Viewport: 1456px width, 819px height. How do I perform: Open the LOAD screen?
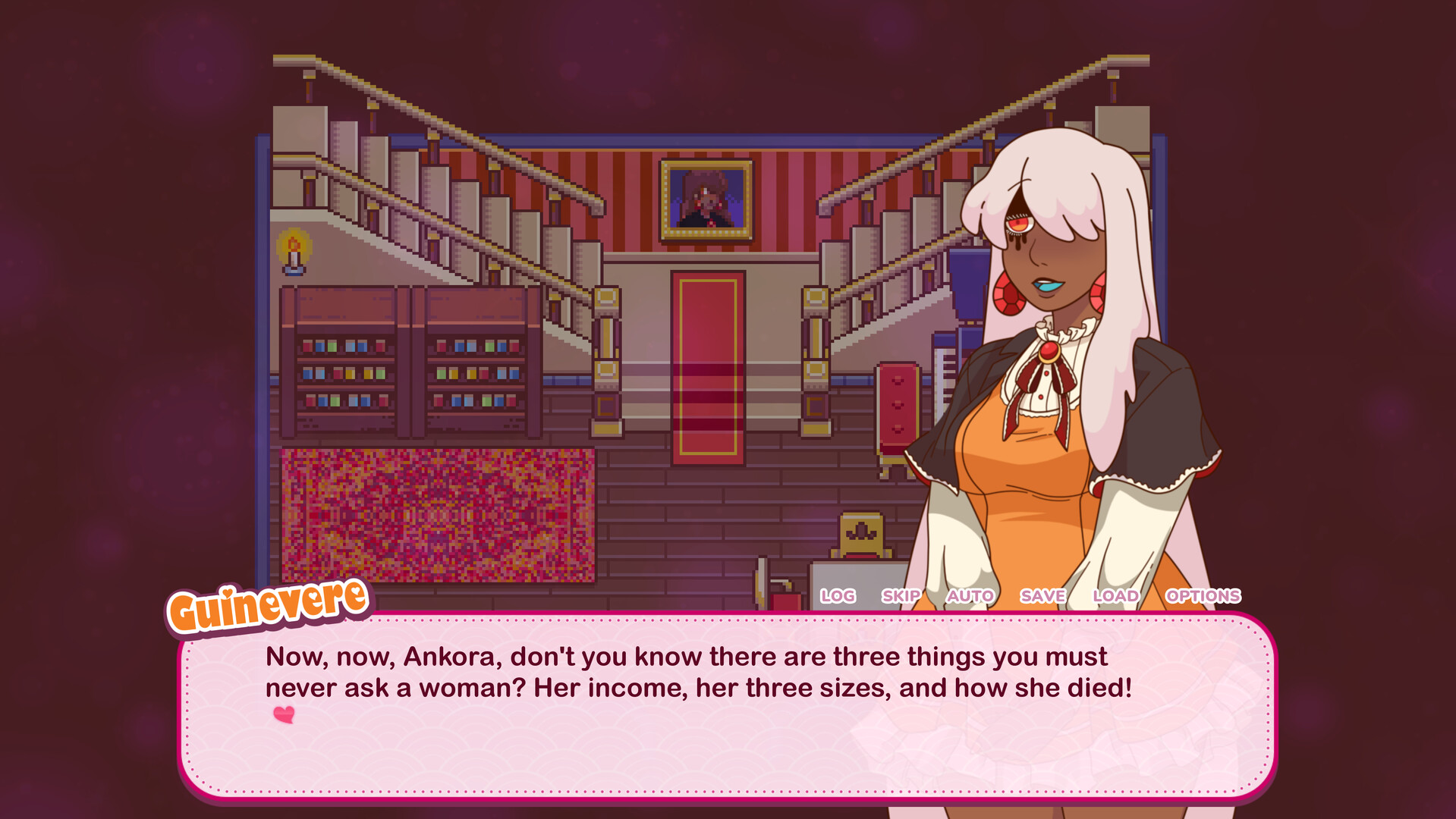(x=1114, y=596)
